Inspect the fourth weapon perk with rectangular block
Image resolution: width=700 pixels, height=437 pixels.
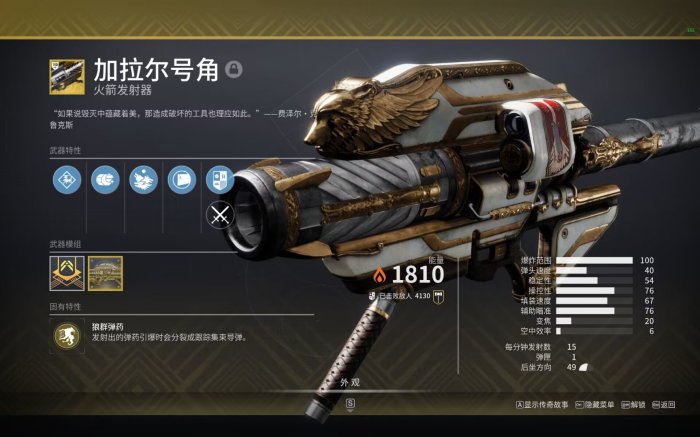(x=182, y=180)
